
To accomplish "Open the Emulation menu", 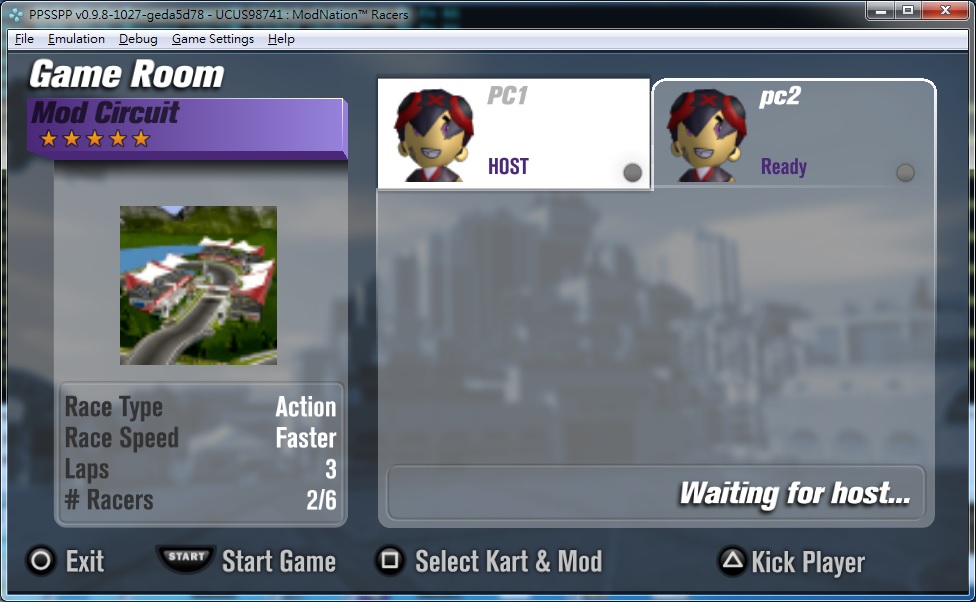I will 76,39.
